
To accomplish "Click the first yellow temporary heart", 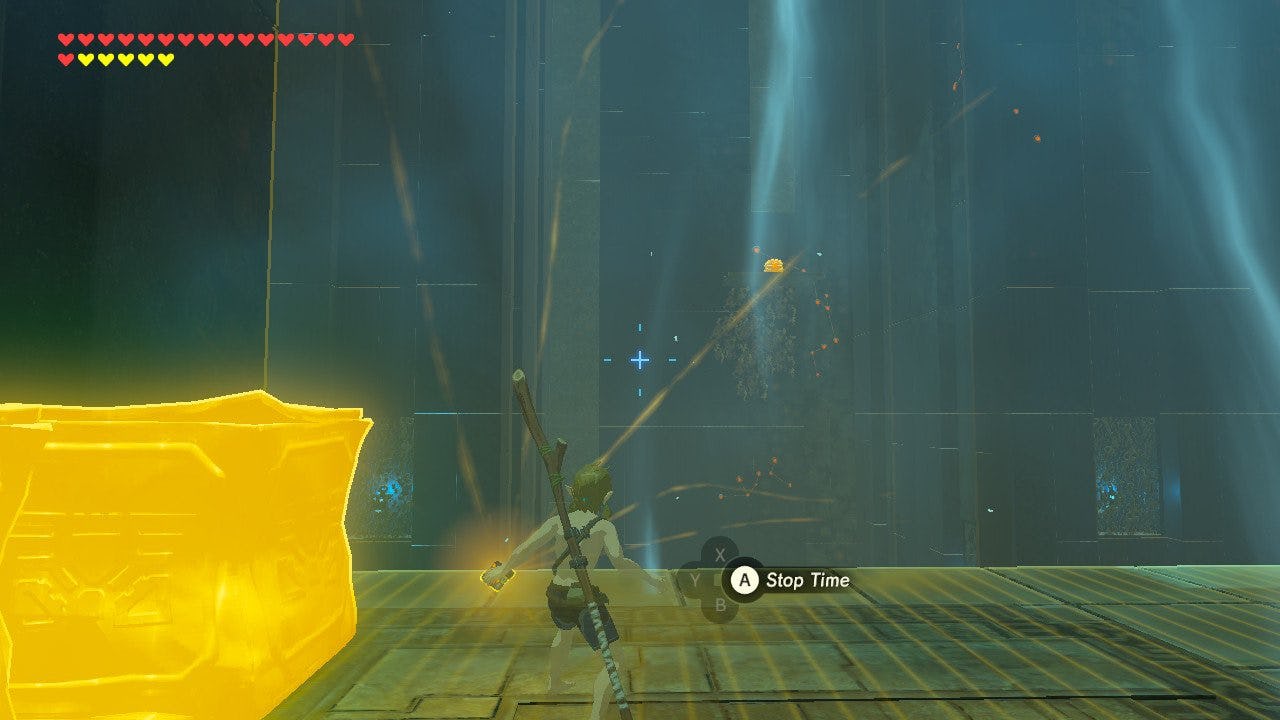I will 87,58.
